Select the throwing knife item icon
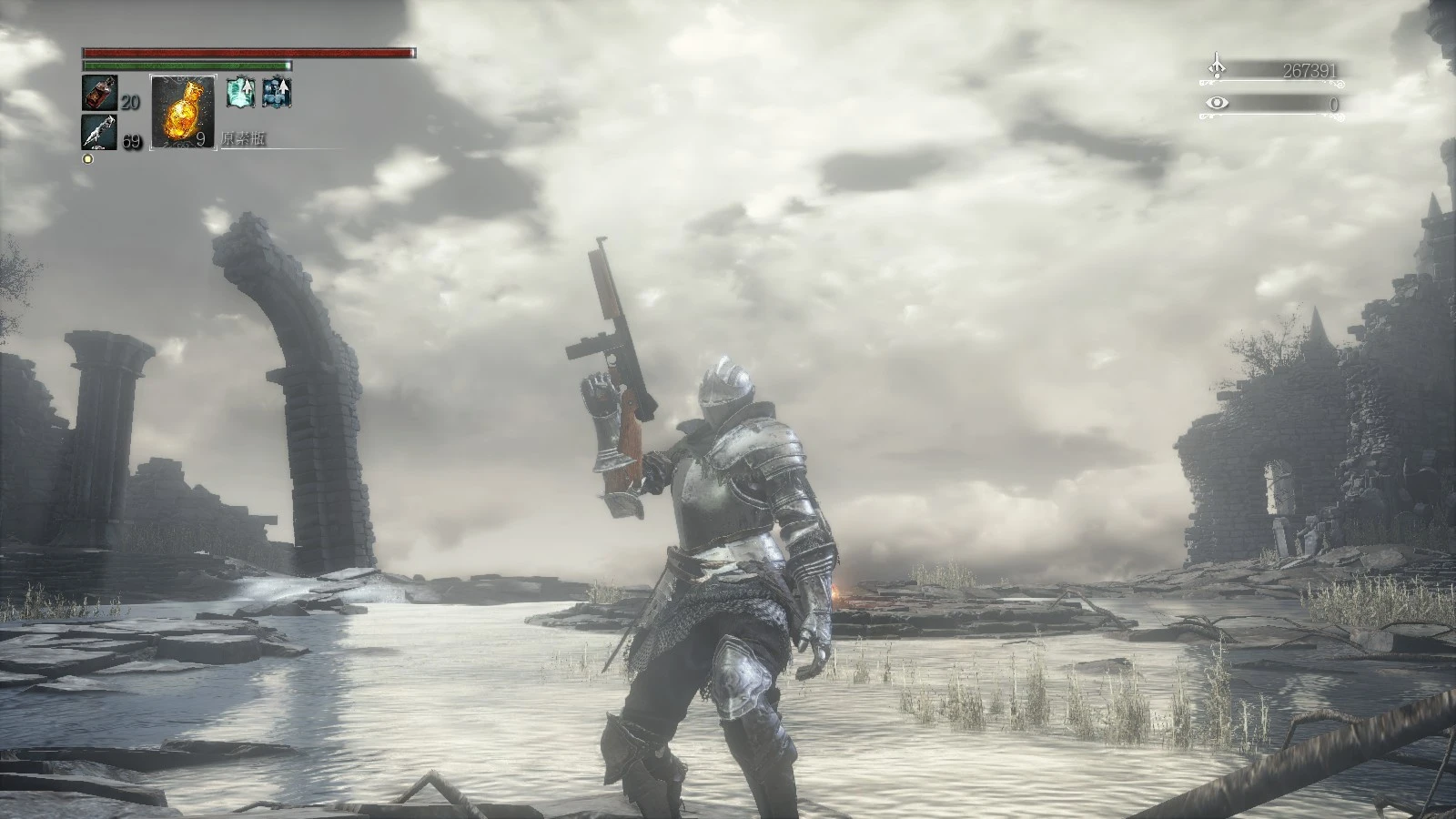Viewport: 1456px width, 819px height. [99, 132]
